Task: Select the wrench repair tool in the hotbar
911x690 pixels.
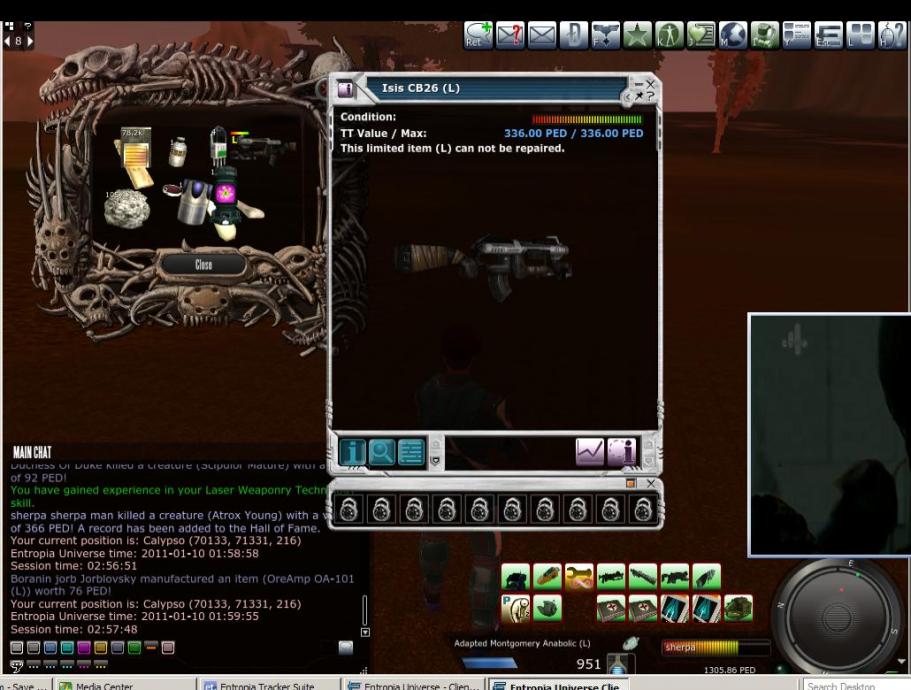Action: [x=579, y=577]
